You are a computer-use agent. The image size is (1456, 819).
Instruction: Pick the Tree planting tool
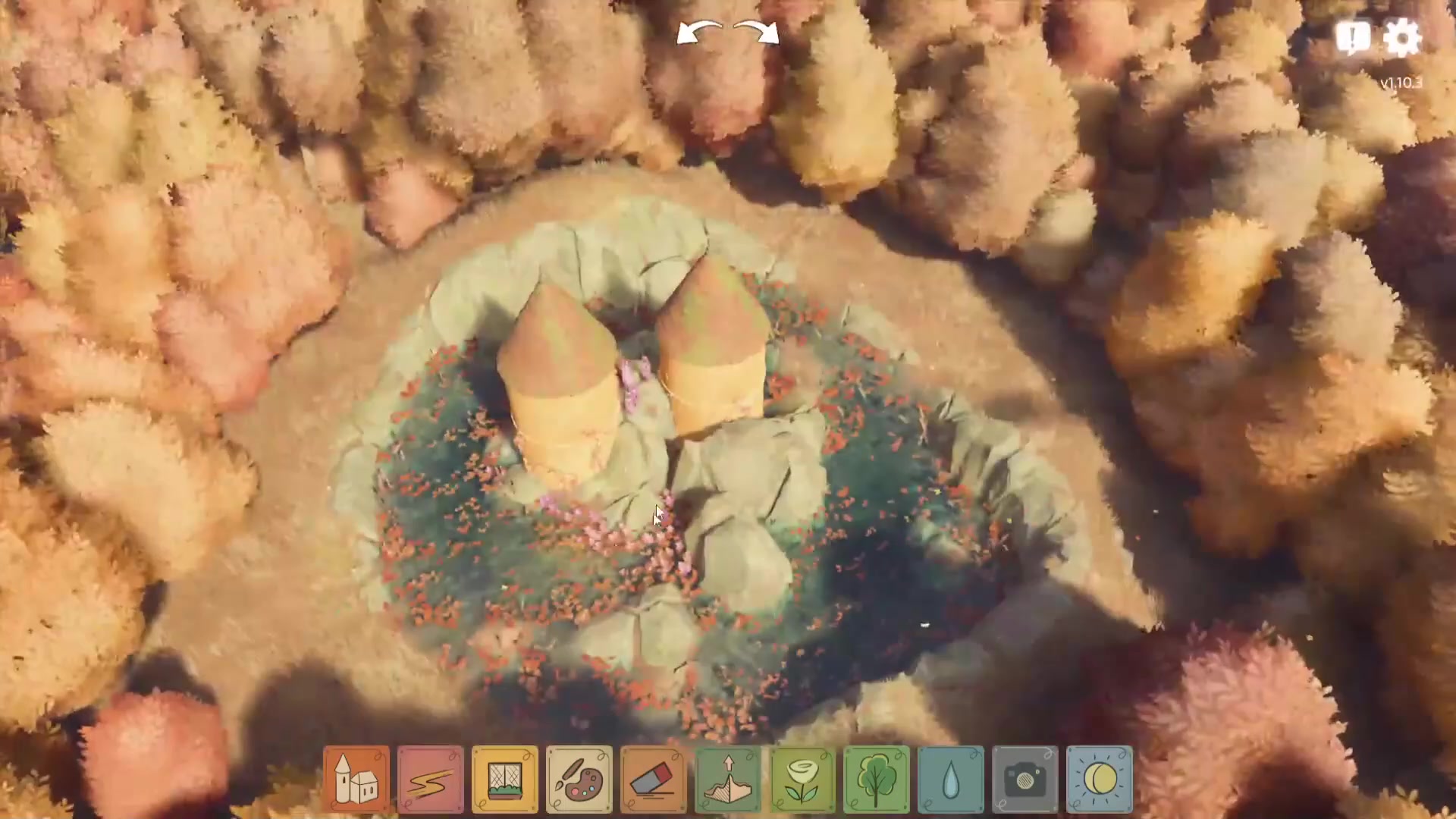(876, 778)
